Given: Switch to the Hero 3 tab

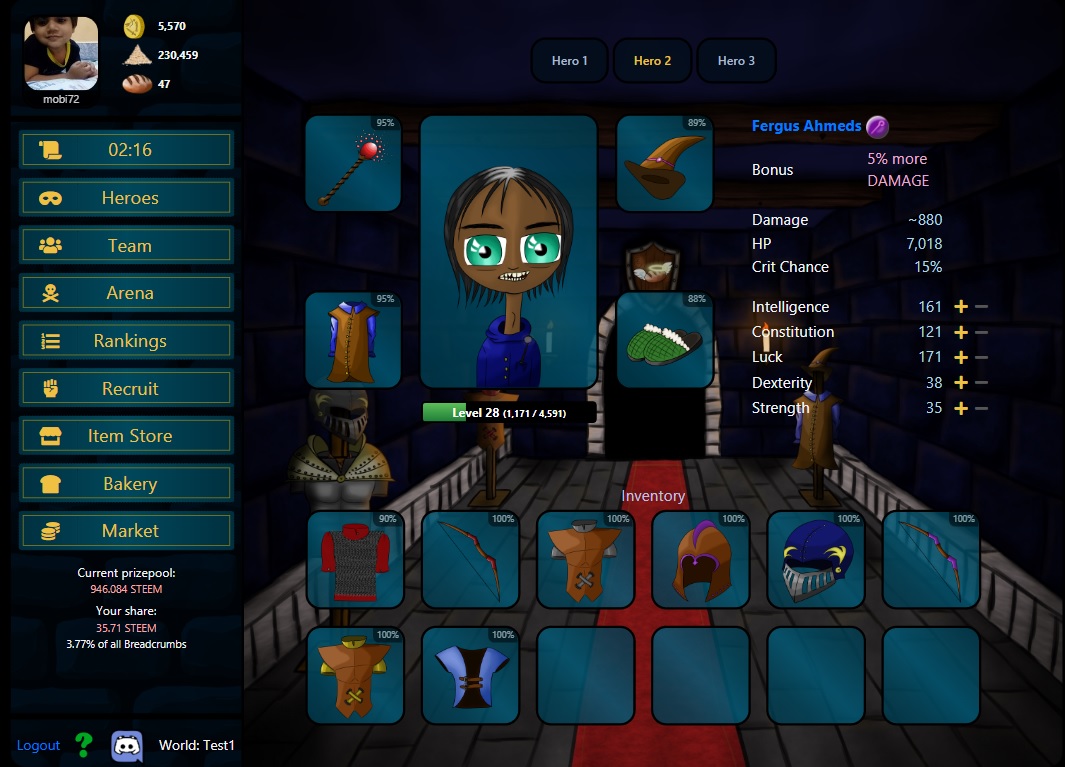Looking at the screenshot, I should tap(736, 61).
